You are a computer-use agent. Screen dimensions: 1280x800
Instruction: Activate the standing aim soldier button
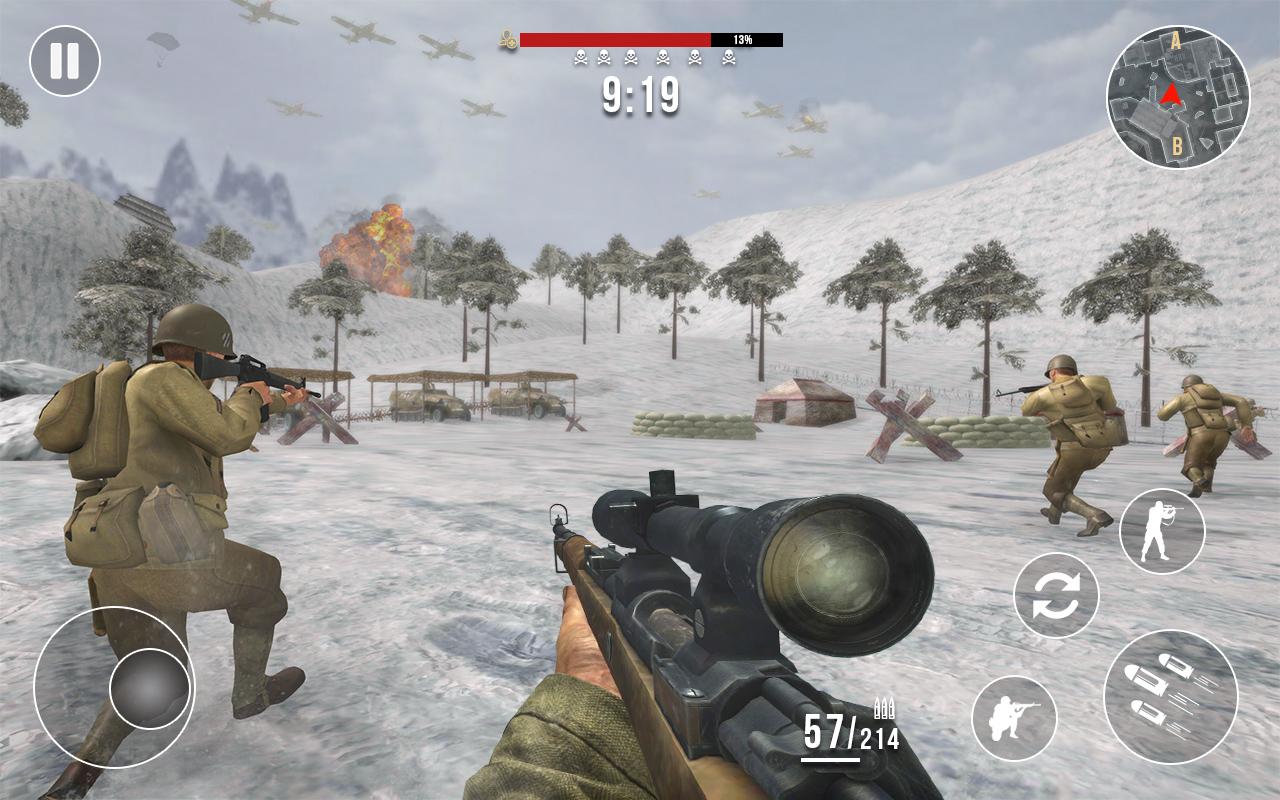[x=1161, y=531]
